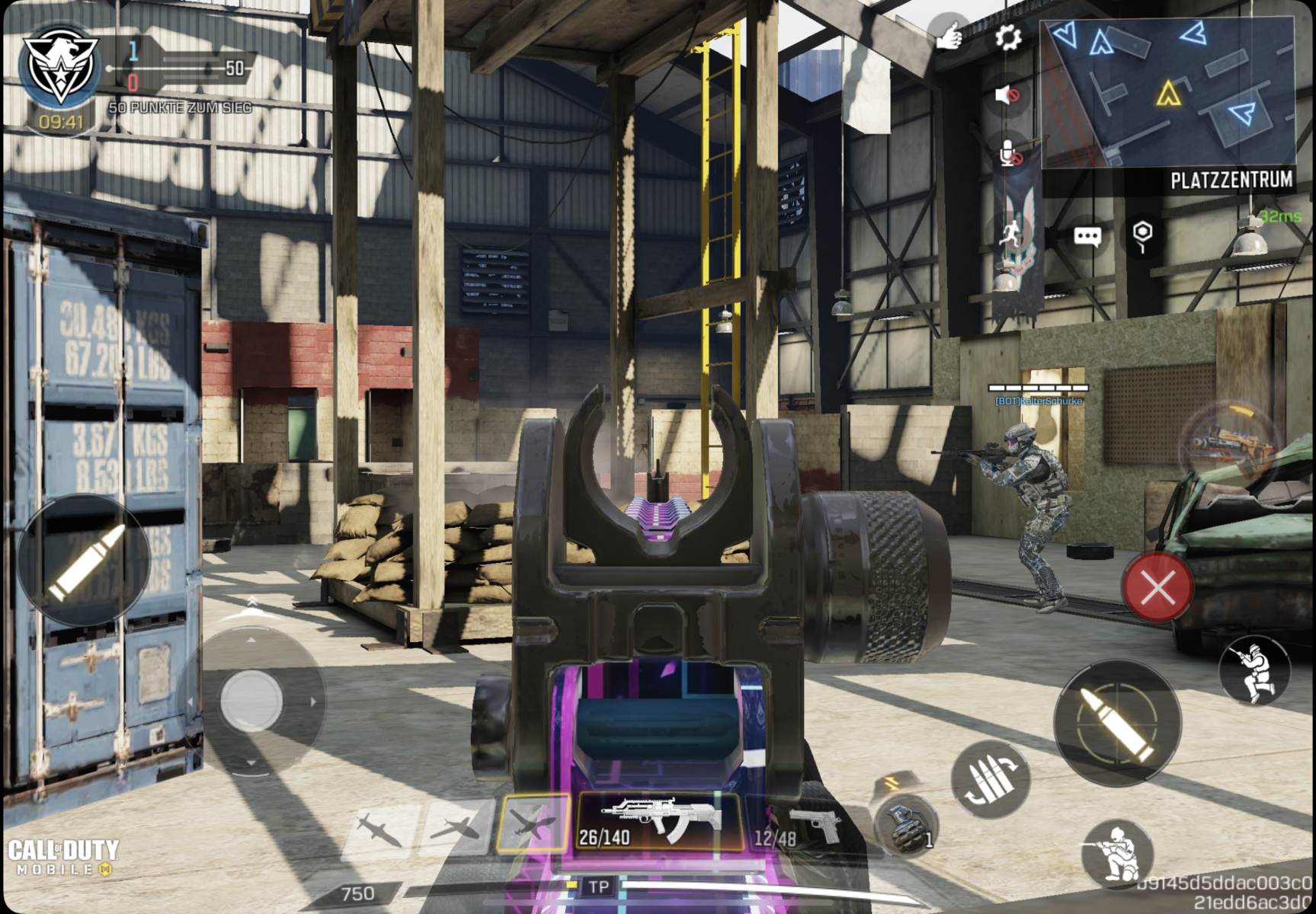
Task: Fire with the crosshair bullet button
Action: tap(1117, 721)
